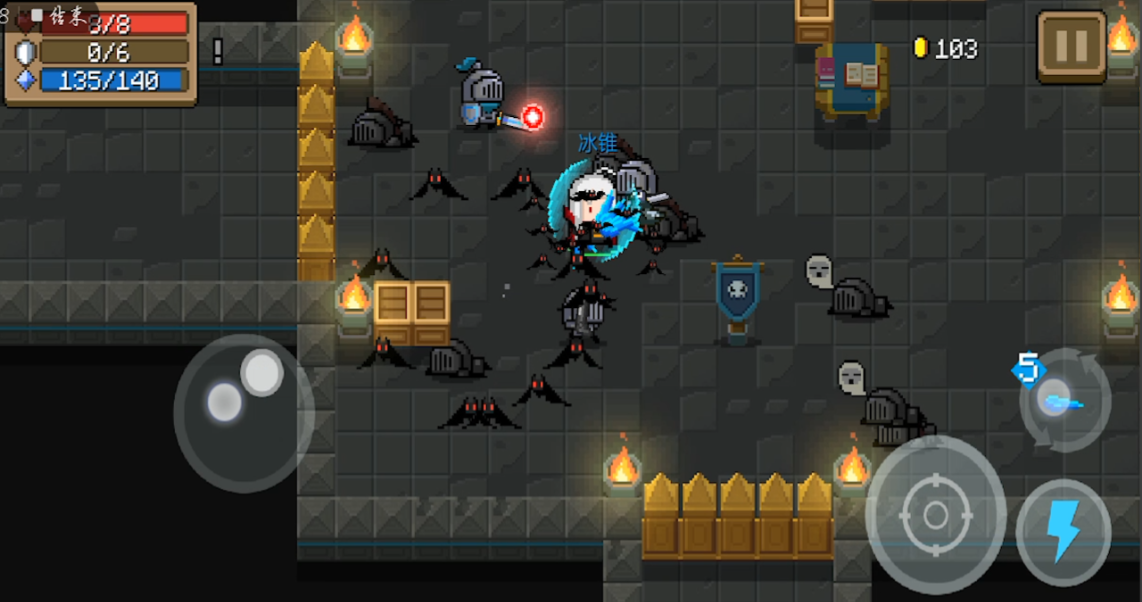The height and width of the screenshot is (602, 1142).
Task: Touch the virtual movement joystick
Action: coord(243,412)
